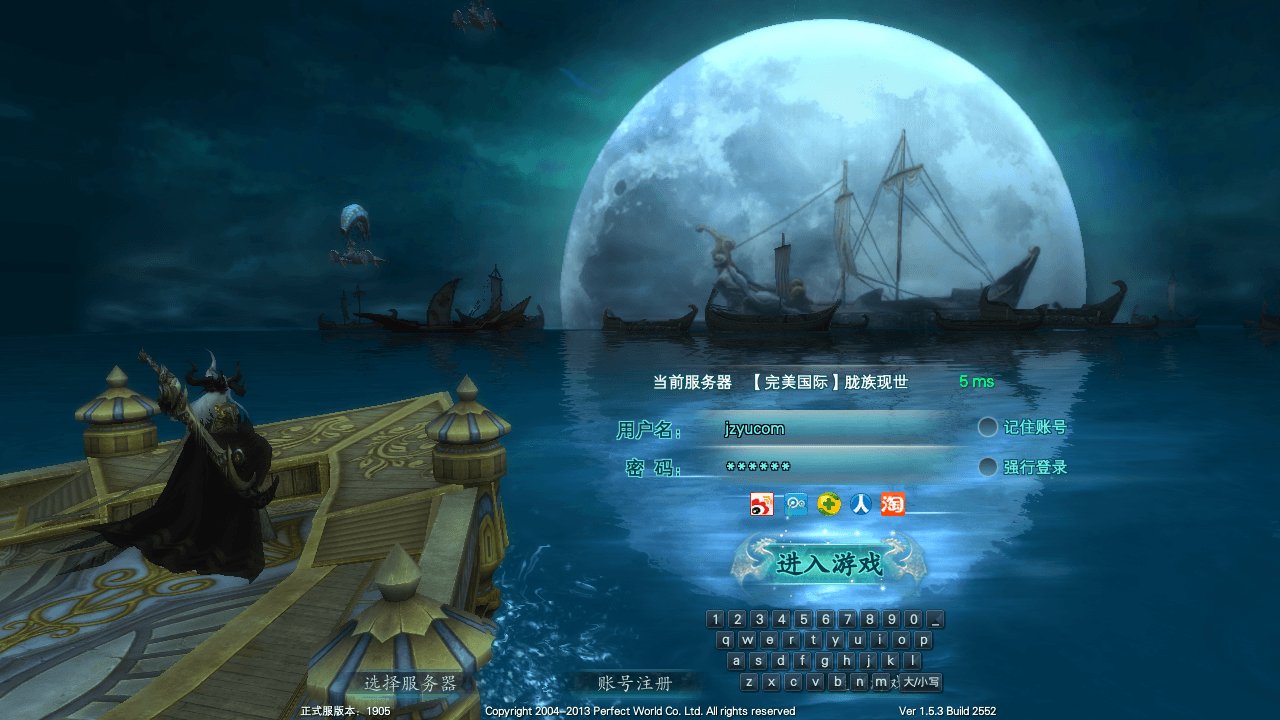
Task: Open the orange Taobao 淘 icon
Action: [891, 505]
